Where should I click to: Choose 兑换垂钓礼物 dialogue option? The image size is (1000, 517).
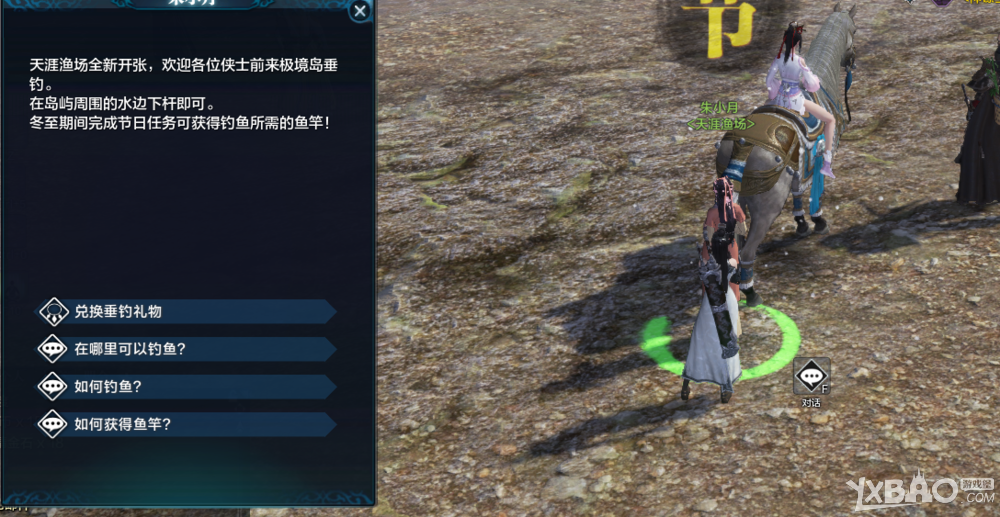point(185,312)
